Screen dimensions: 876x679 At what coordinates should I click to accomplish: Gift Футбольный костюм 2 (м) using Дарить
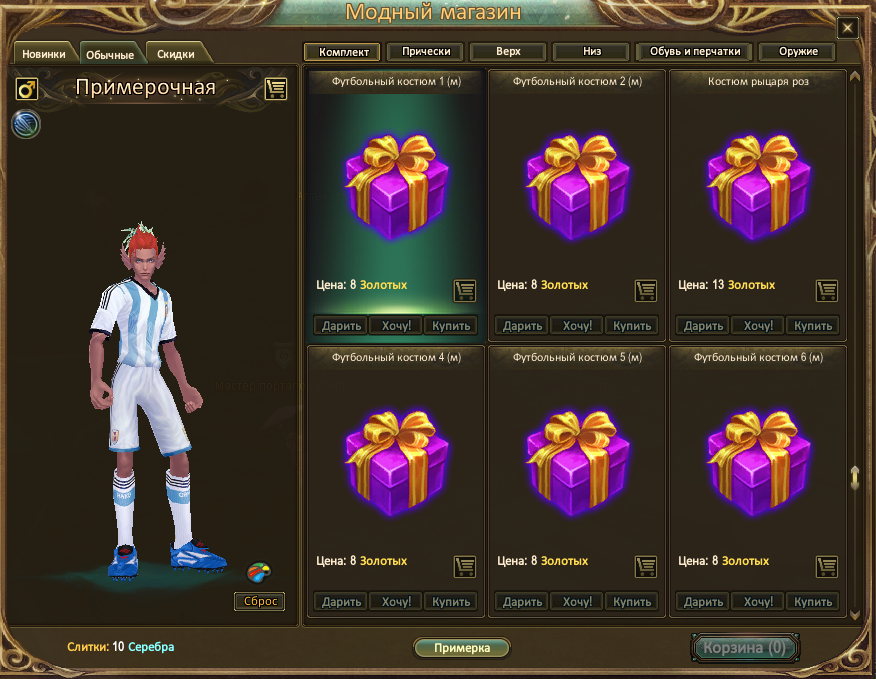click(522, 326)
